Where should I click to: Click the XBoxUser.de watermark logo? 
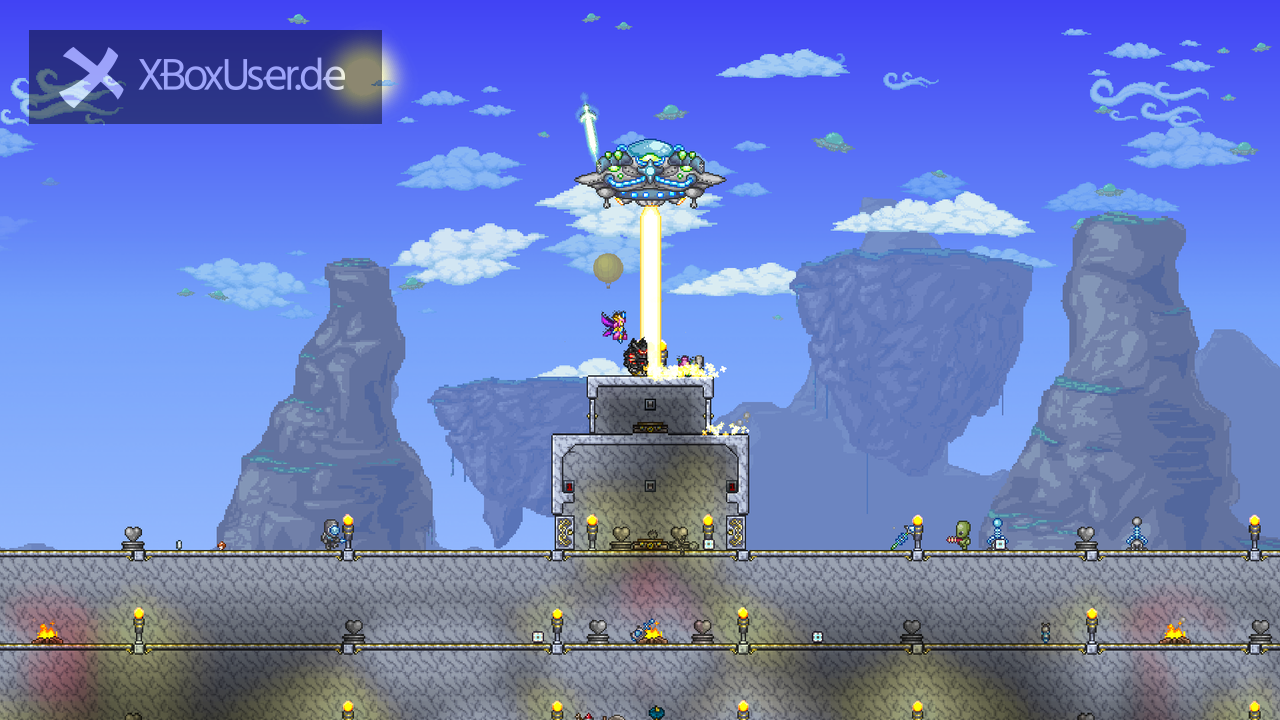tap(205, 77)
